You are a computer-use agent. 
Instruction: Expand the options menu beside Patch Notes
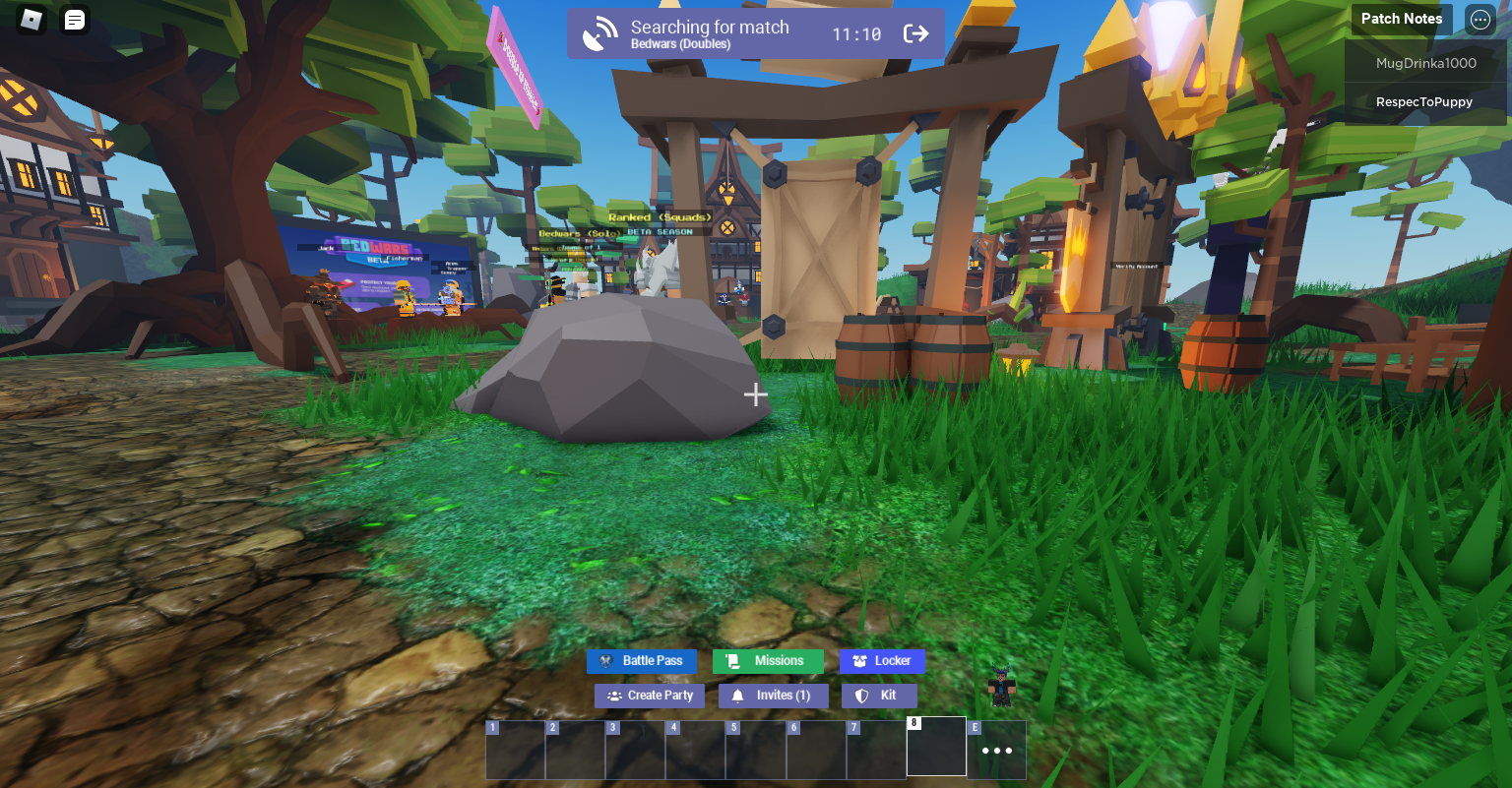pyautogui.click(x=1480, y=20)
